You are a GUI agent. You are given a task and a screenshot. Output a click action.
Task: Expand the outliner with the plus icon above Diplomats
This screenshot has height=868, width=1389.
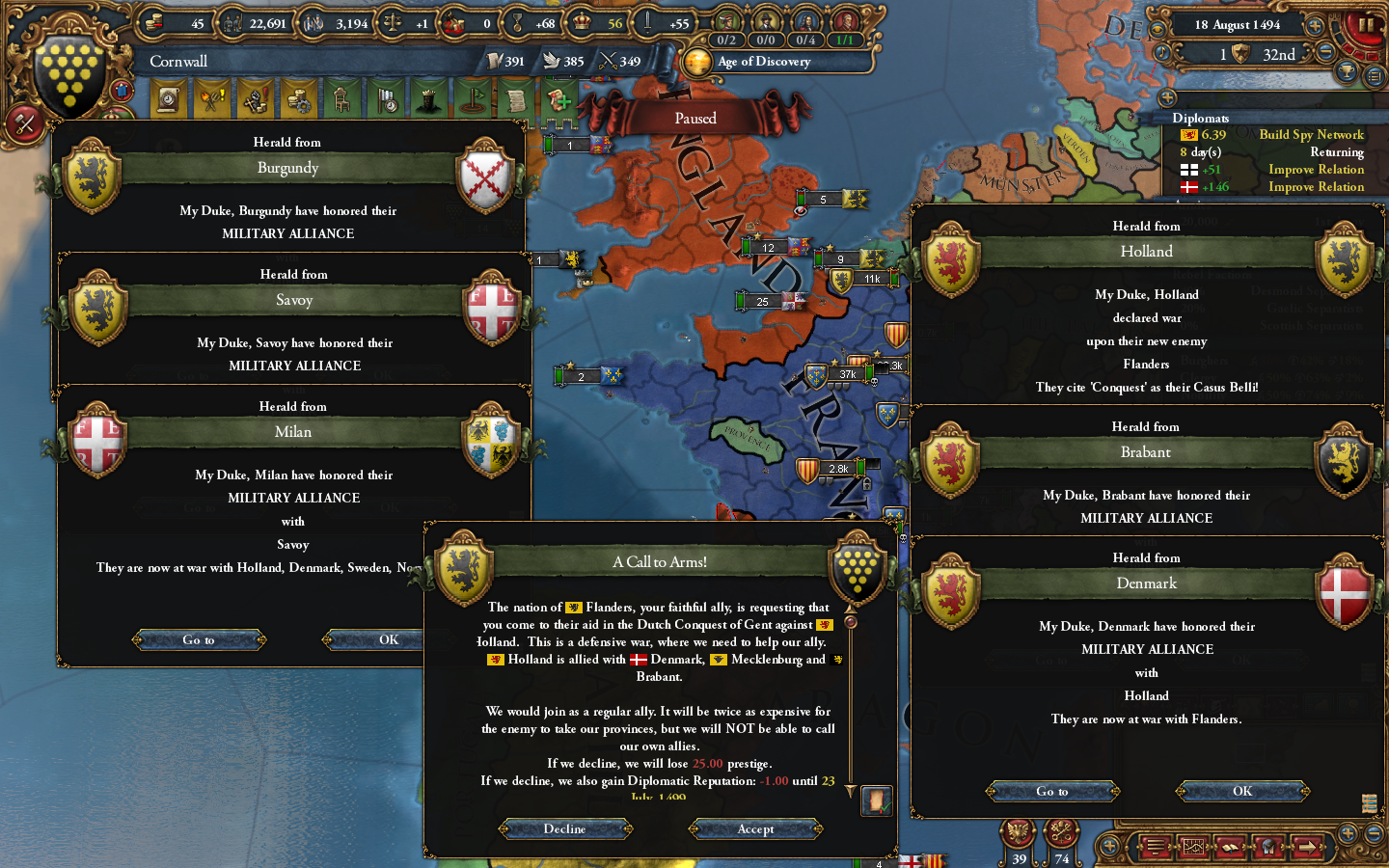1166,96
